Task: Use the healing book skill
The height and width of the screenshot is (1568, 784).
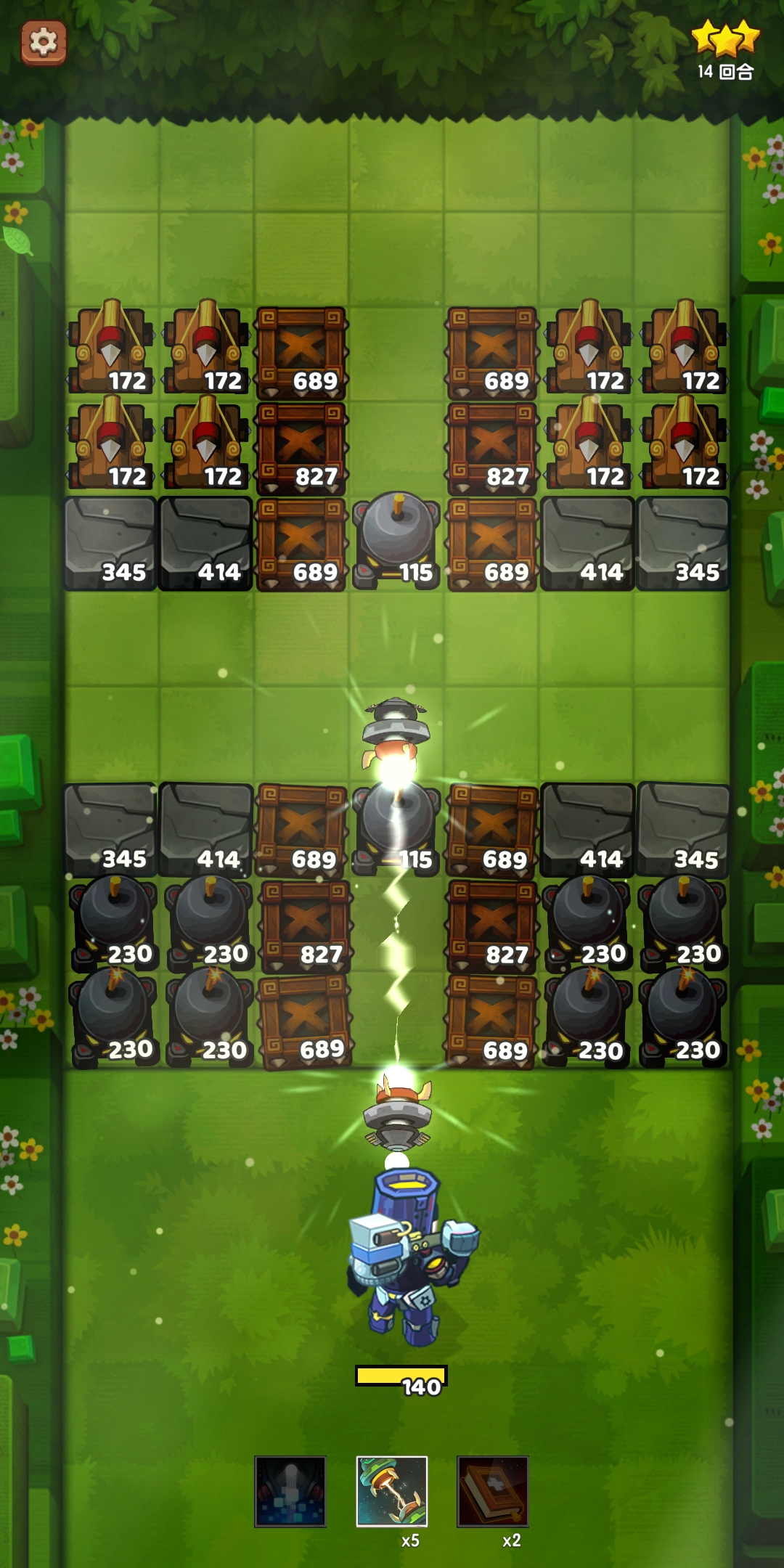Action: (x=492, y=1491)
